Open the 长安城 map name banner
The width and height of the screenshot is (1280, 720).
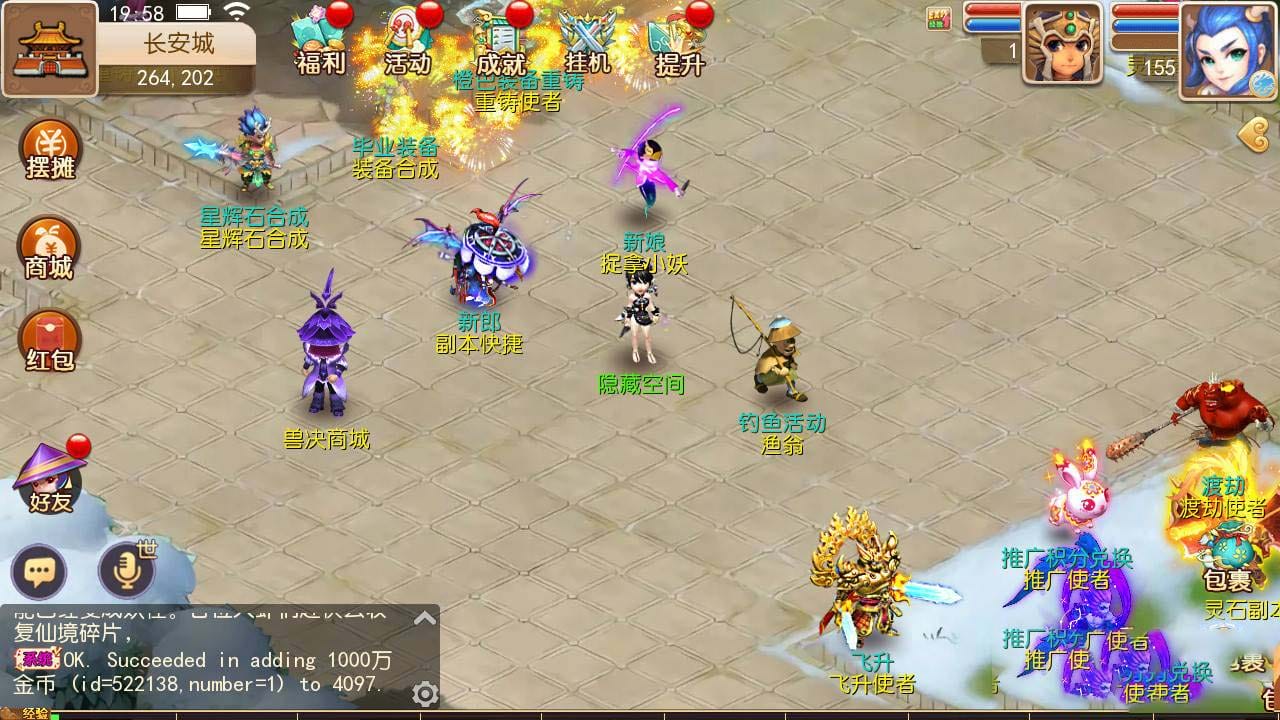coord(176,42)
